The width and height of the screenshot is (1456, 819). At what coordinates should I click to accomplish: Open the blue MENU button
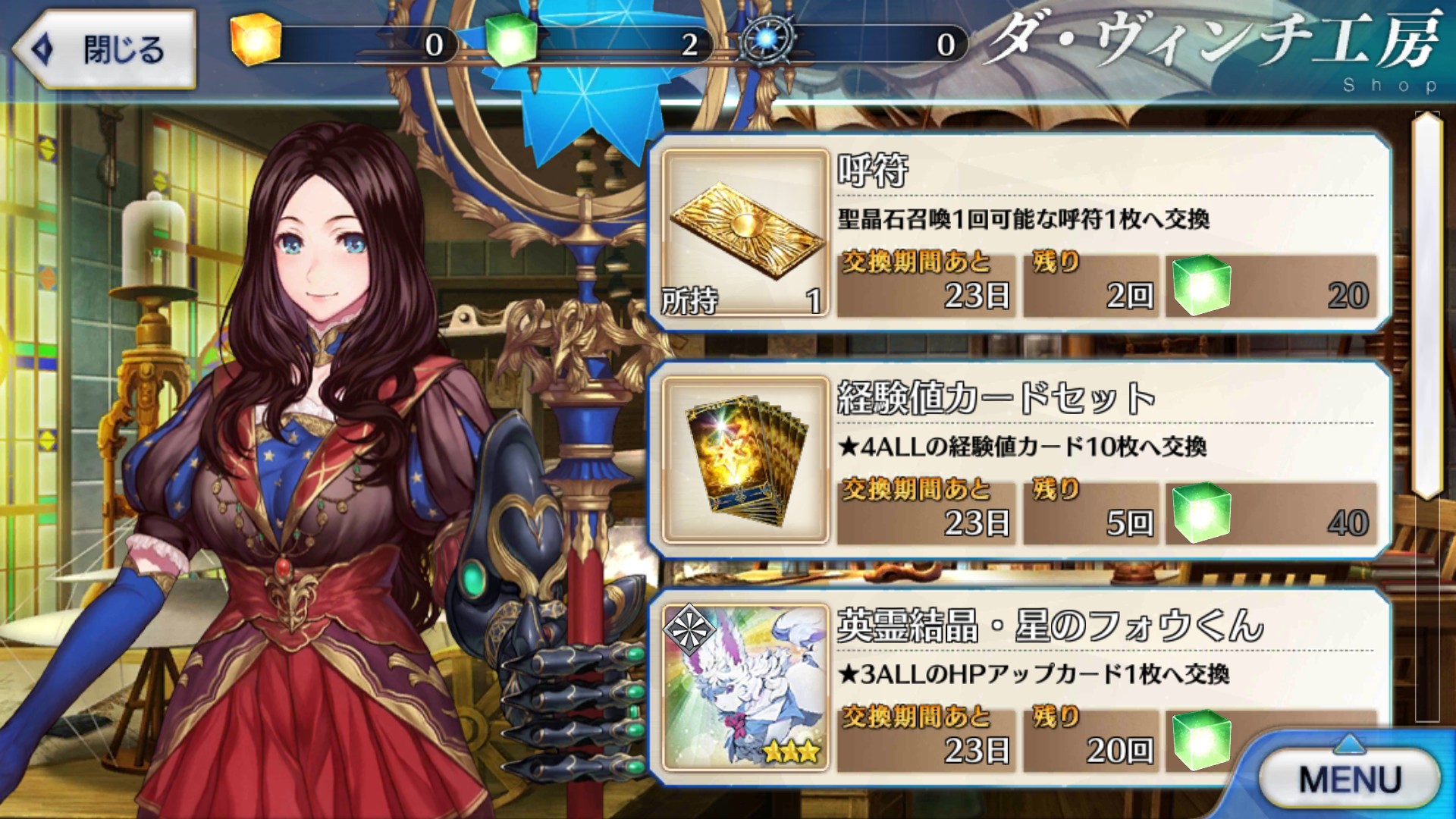[1349, 779]
